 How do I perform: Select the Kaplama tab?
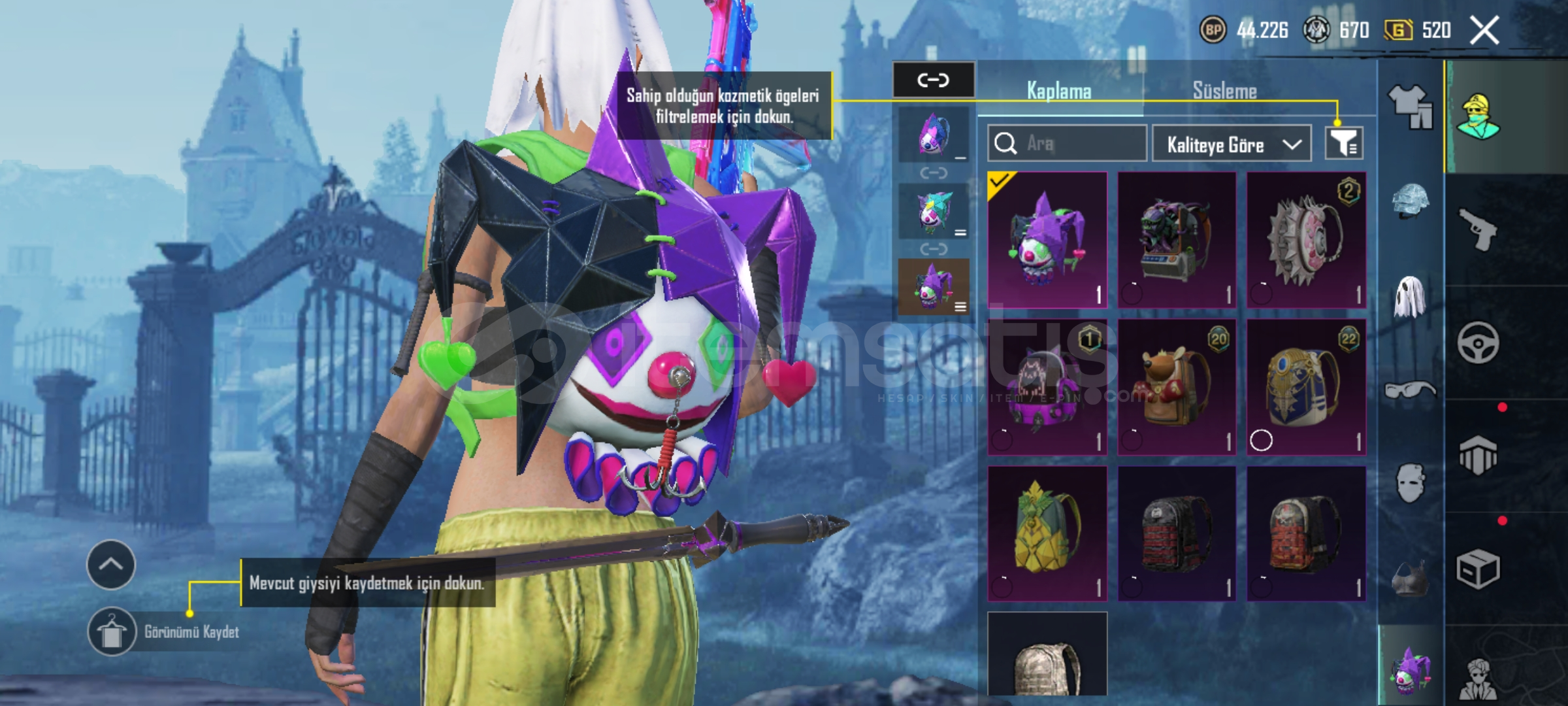1059,91
